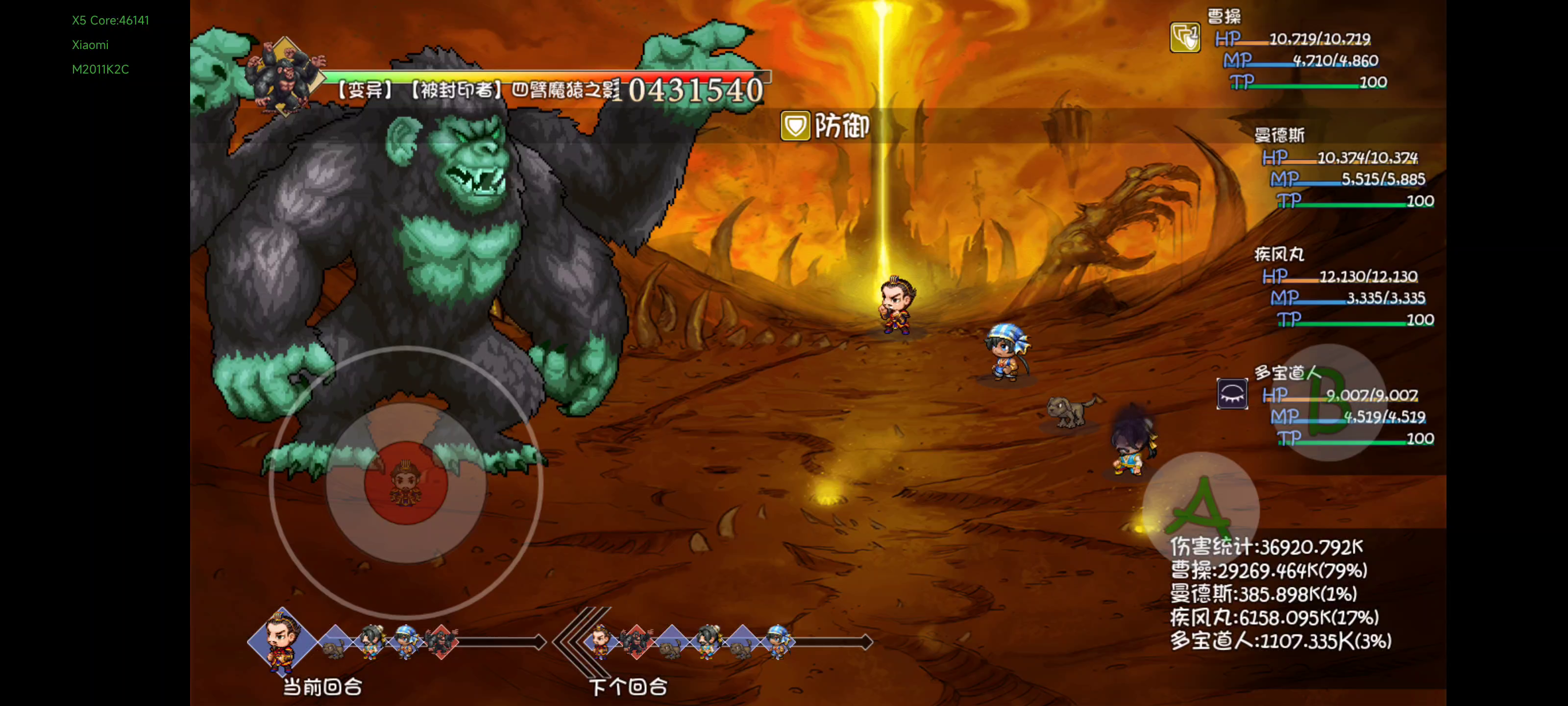Tap the green B button
This screenshot has height=706, width=1568.
coord(1328,402)
